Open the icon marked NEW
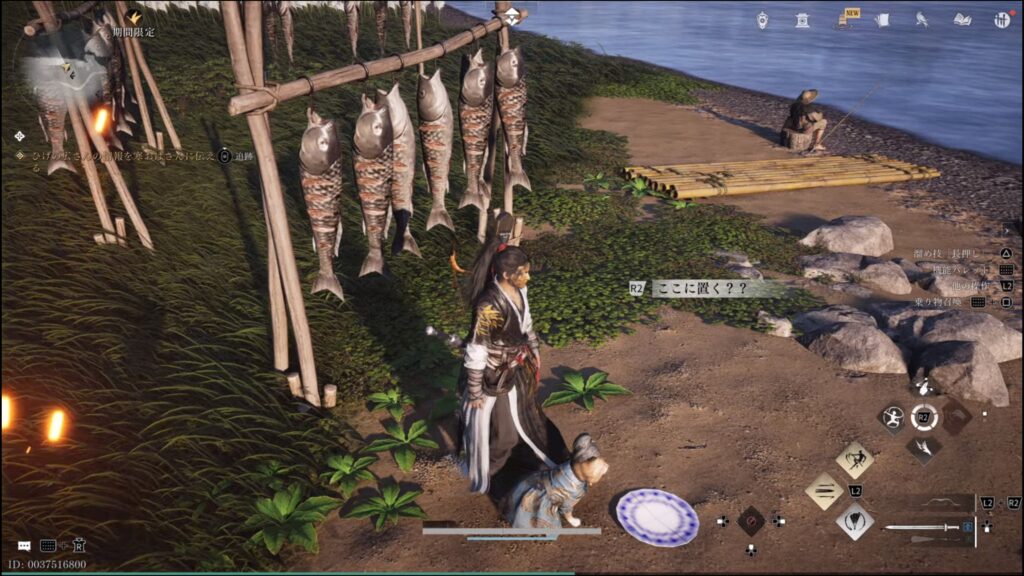 tap(843, 19)
